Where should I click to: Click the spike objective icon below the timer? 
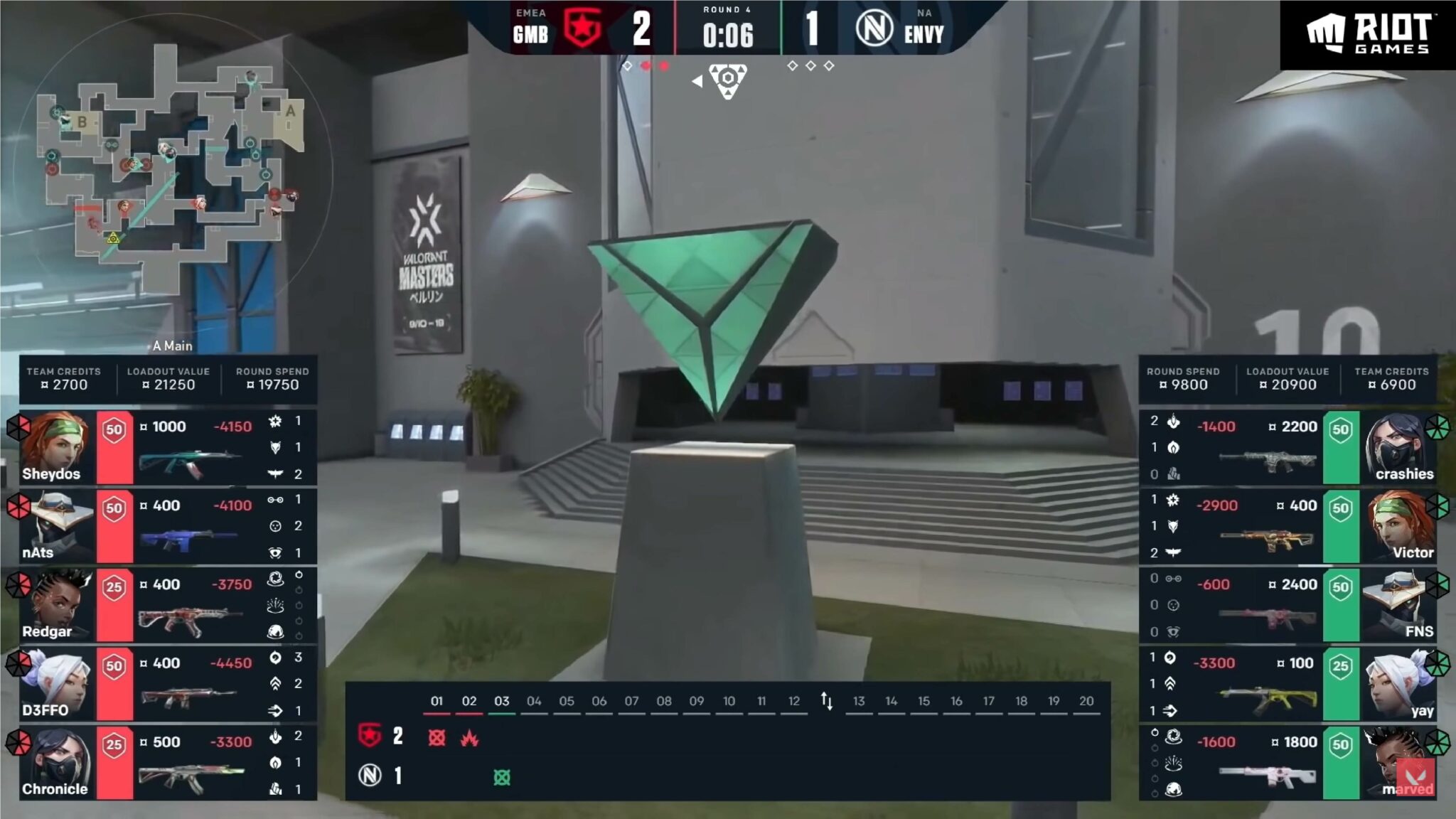[727, 80]
